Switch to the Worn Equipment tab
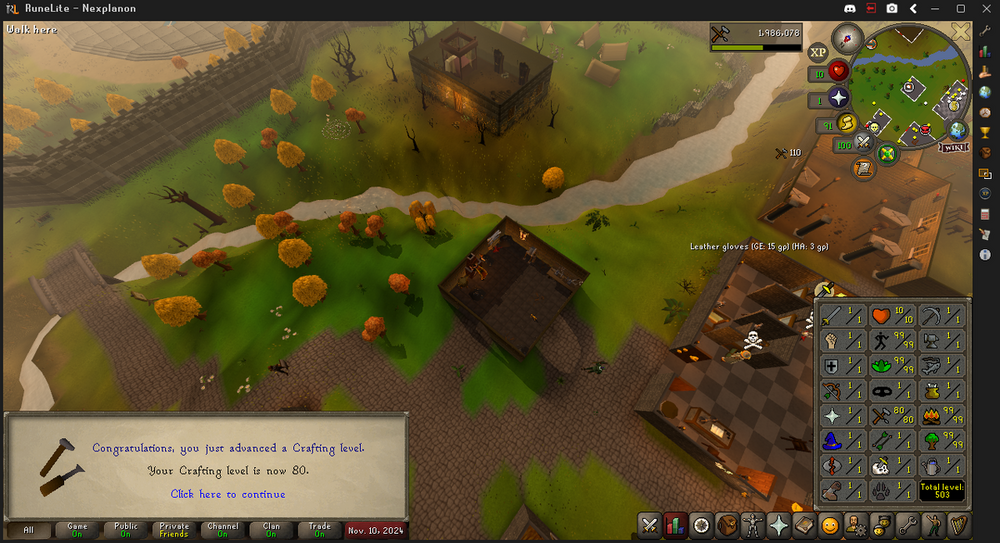 click(x=752, y=524)
